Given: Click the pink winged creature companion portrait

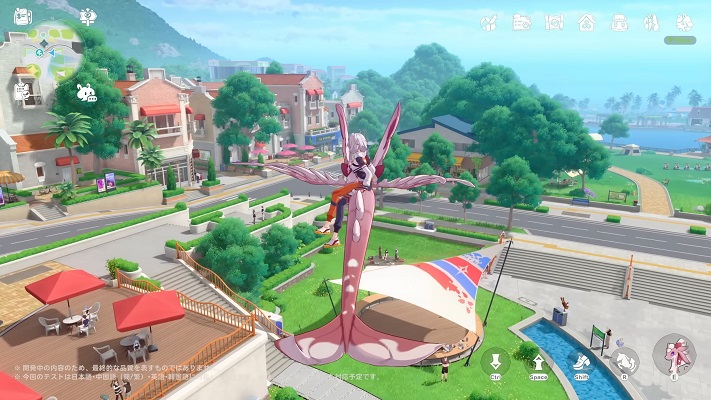Looking at the screenshot, I should click(673, 355).
